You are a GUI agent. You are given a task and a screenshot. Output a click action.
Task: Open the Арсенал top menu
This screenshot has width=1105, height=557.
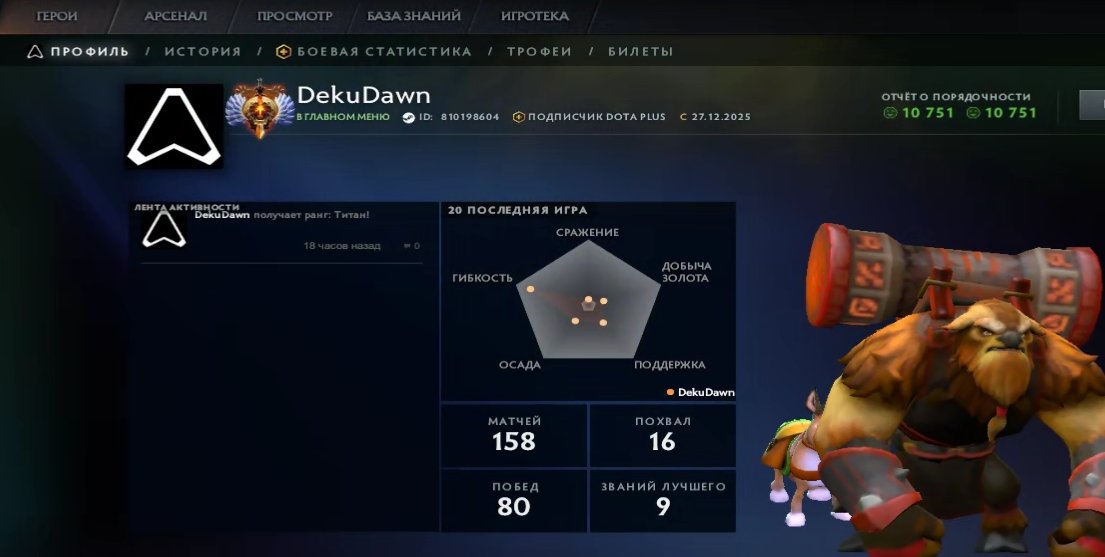pos(176,16)
